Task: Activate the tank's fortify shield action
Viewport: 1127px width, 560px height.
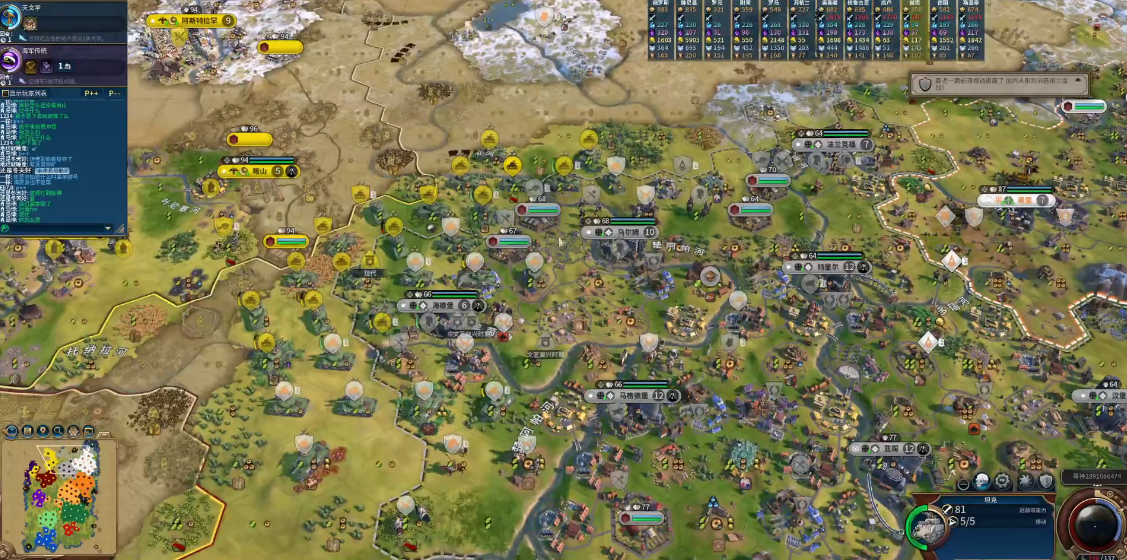Action: pos(1046,481)
